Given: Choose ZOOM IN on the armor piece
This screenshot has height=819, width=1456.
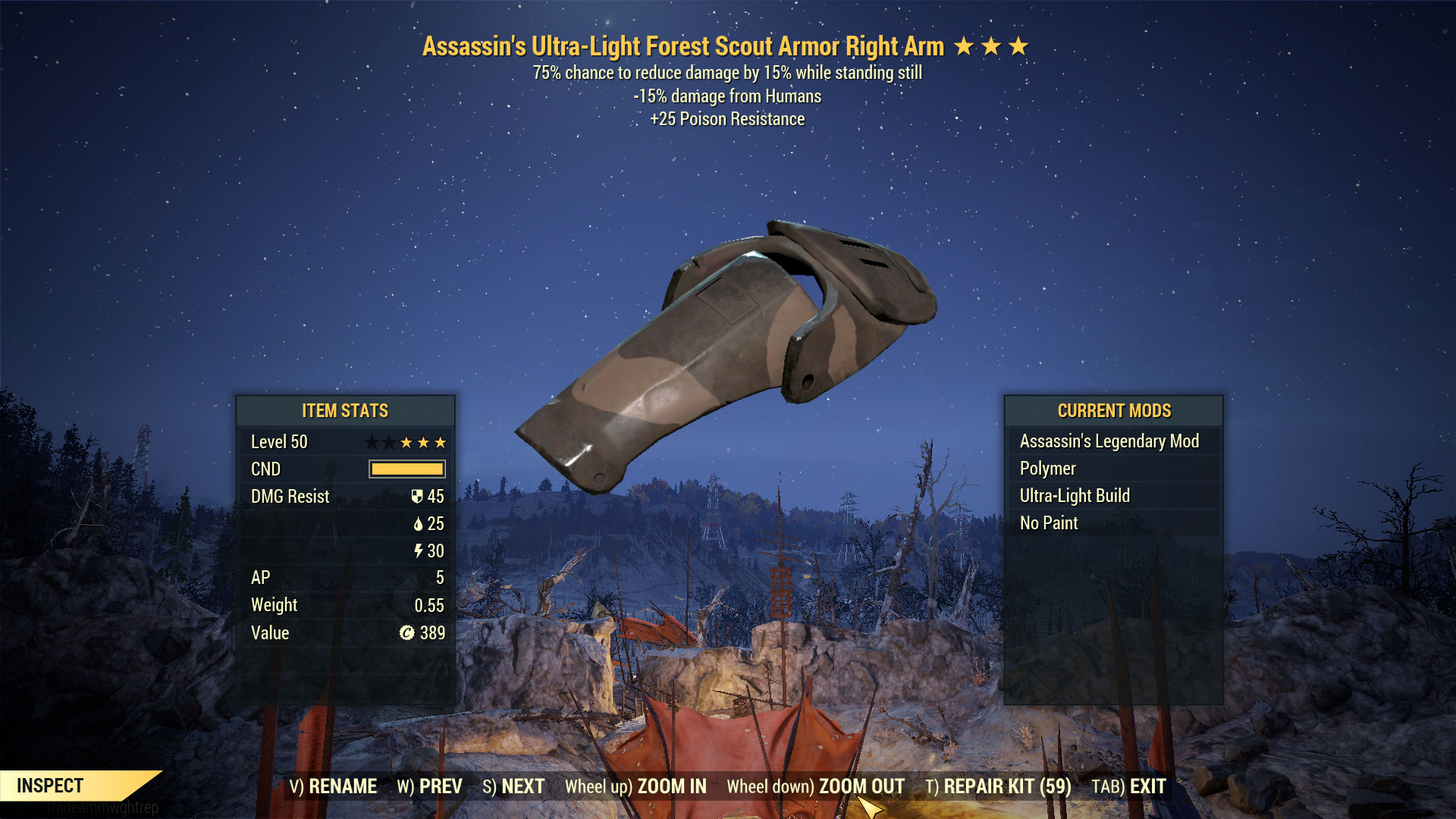Looking at the screenshot, I should click(x=635, y=786).
